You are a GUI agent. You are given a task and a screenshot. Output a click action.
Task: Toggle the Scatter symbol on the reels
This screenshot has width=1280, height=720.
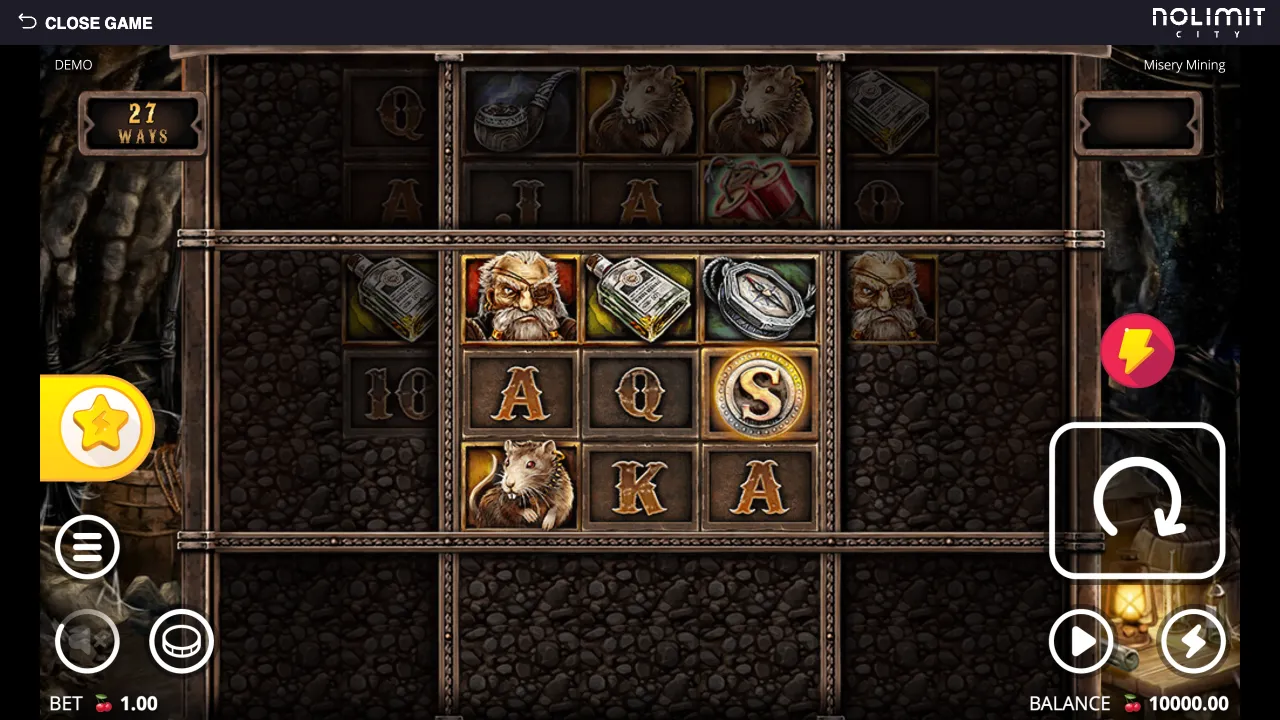point(759,392)
